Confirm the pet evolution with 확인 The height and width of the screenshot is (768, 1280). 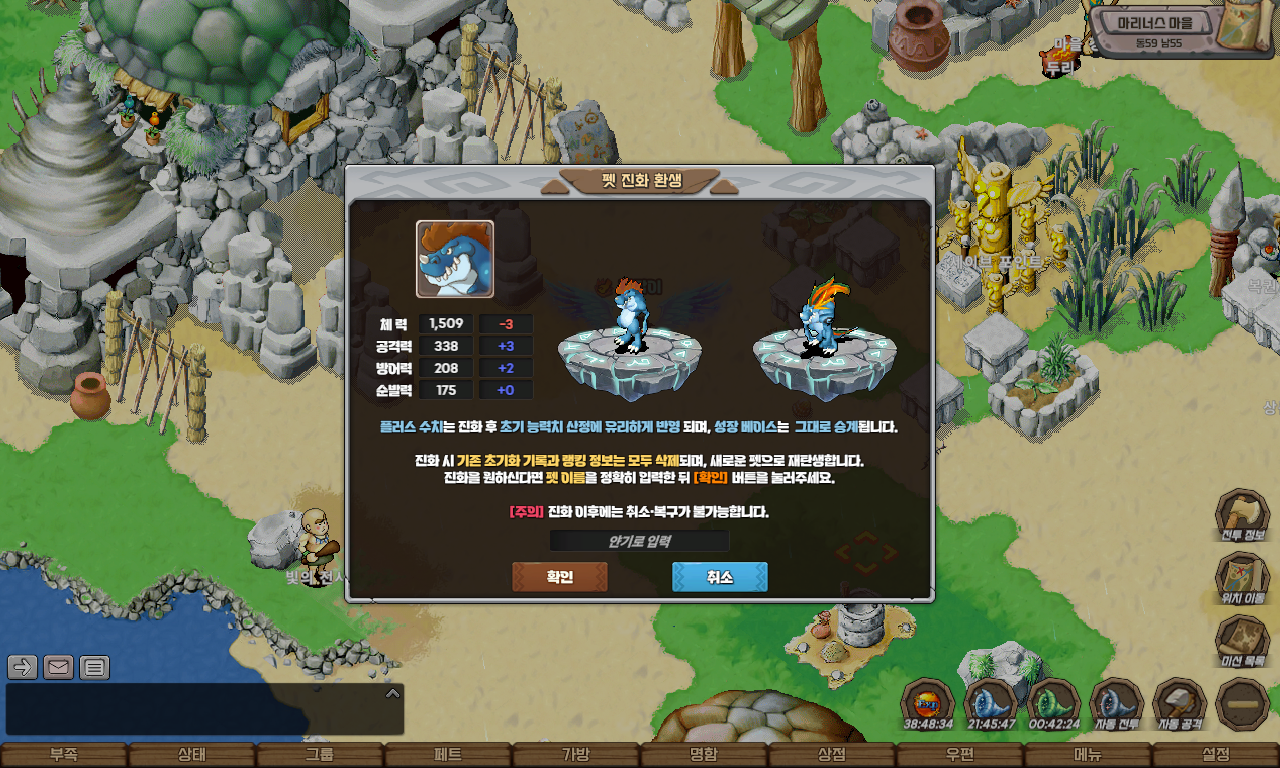pyautogui.click(x=559, y=577)
